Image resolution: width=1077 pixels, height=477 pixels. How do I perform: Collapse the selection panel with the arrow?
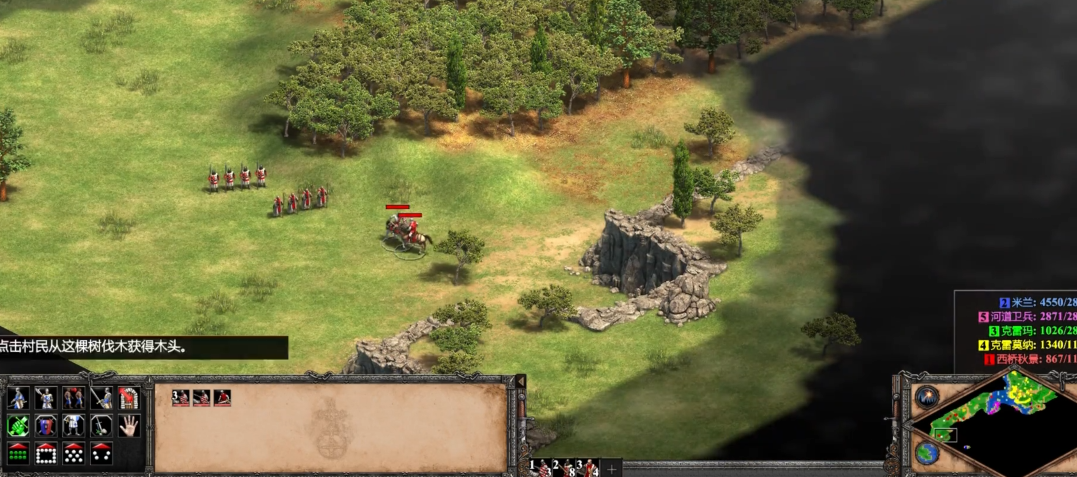(519, 381)
